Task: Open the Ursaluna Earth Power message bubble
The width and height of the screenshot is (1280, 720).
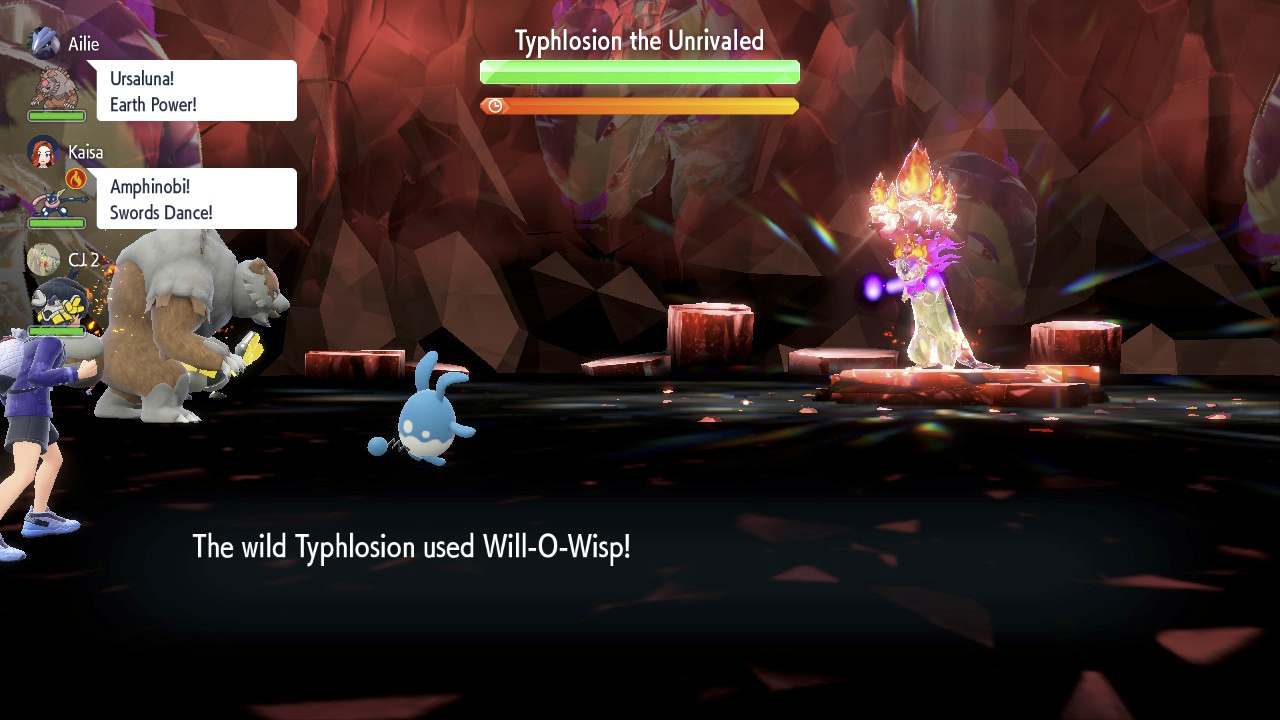Action: 197,91
